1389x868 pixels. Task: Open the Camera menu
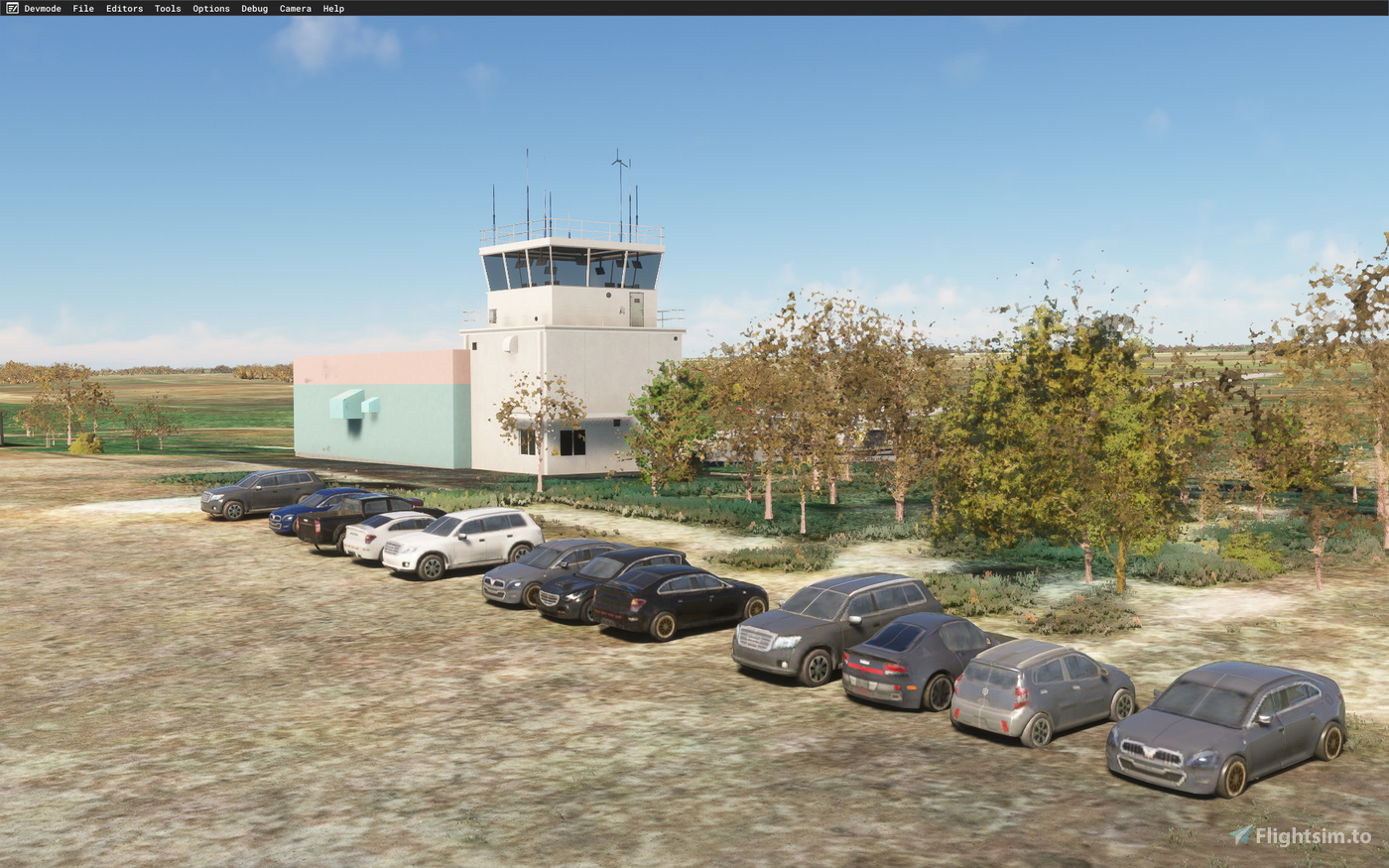click(x=295, y=8)
